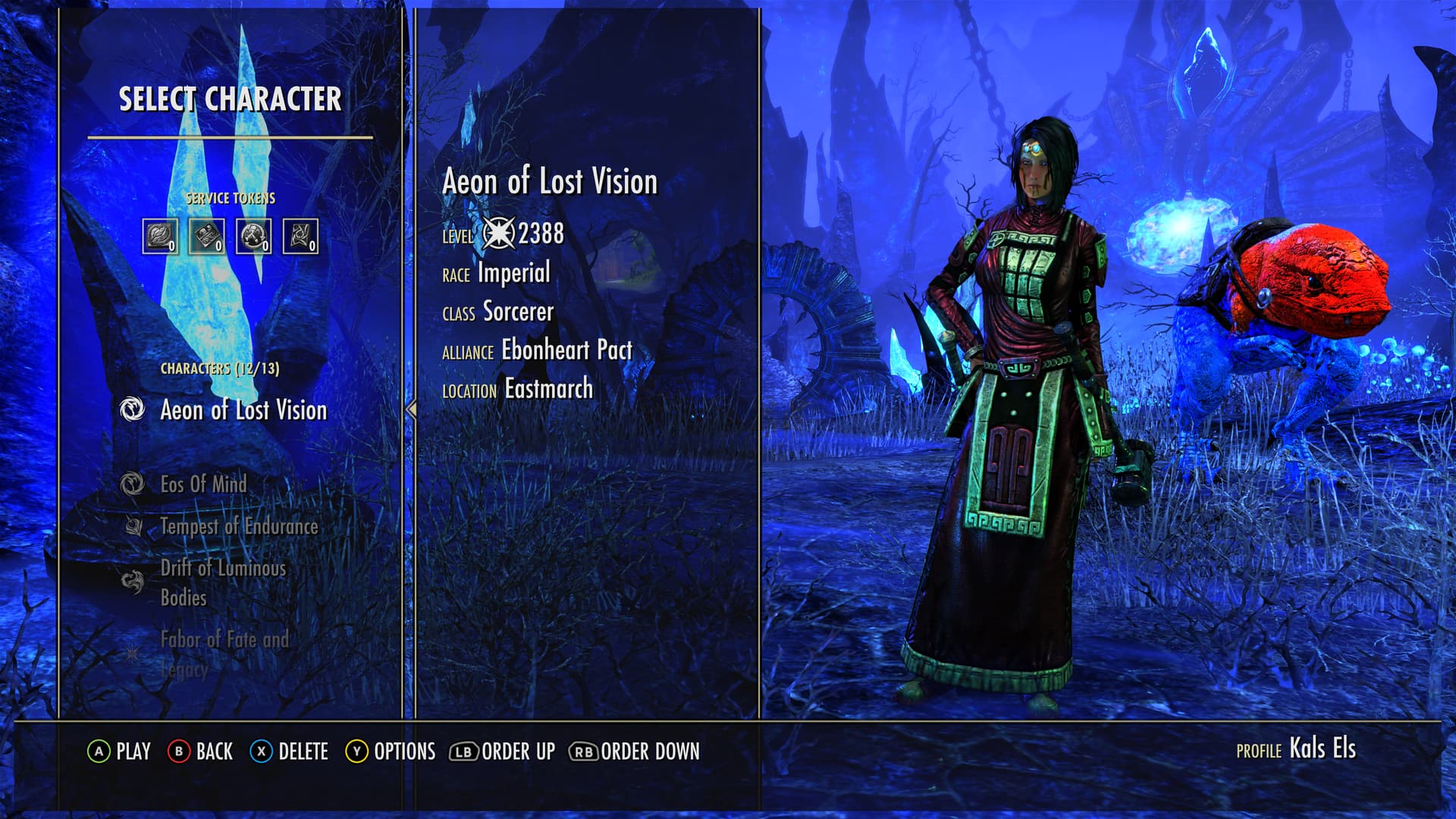This screenshot has height=819, width=1456.
Task: Click the circular figure-with-arrows service token
Action: pos(253,237)
